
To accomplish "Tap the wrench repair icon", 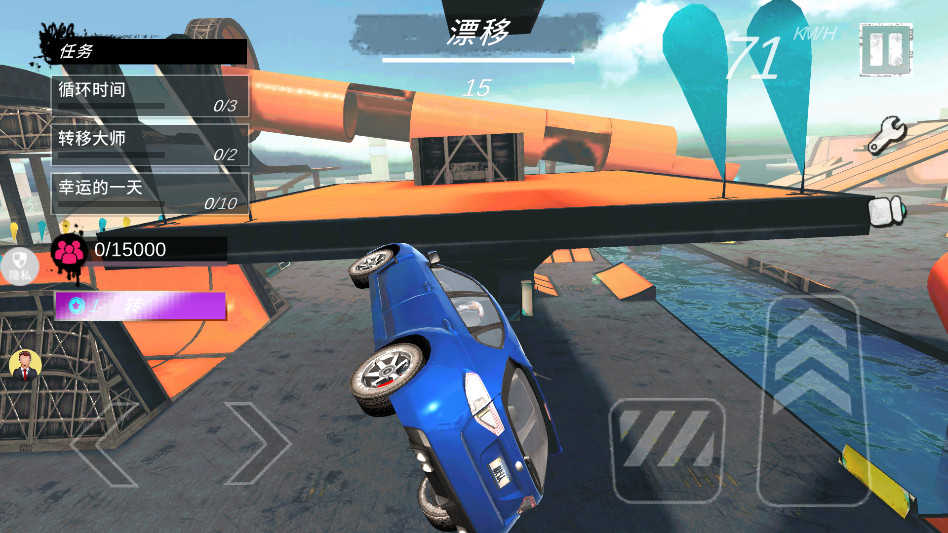I will [886, 135].
